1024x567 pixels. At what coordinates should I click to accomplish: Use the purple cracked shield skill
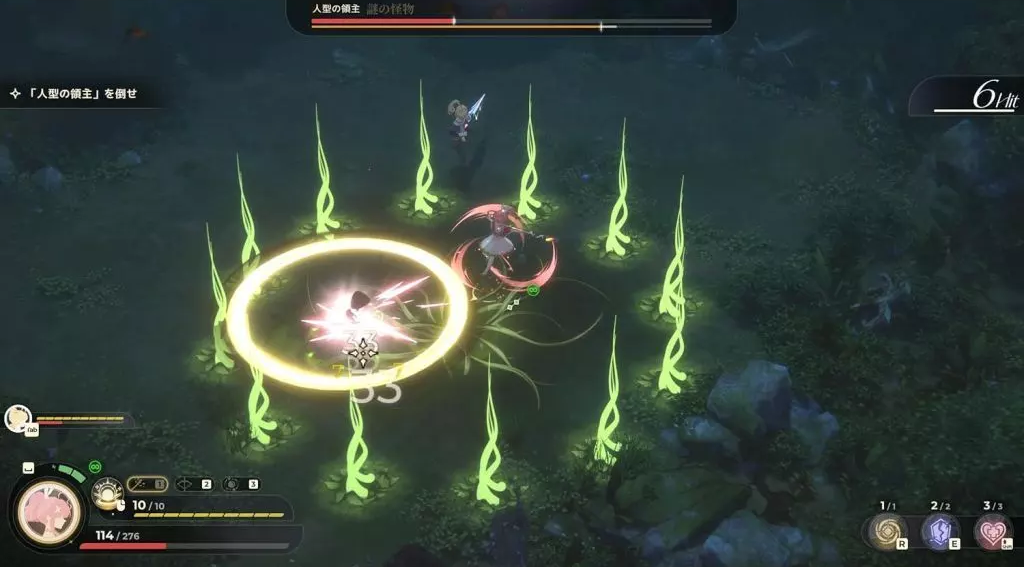[939, 531]
